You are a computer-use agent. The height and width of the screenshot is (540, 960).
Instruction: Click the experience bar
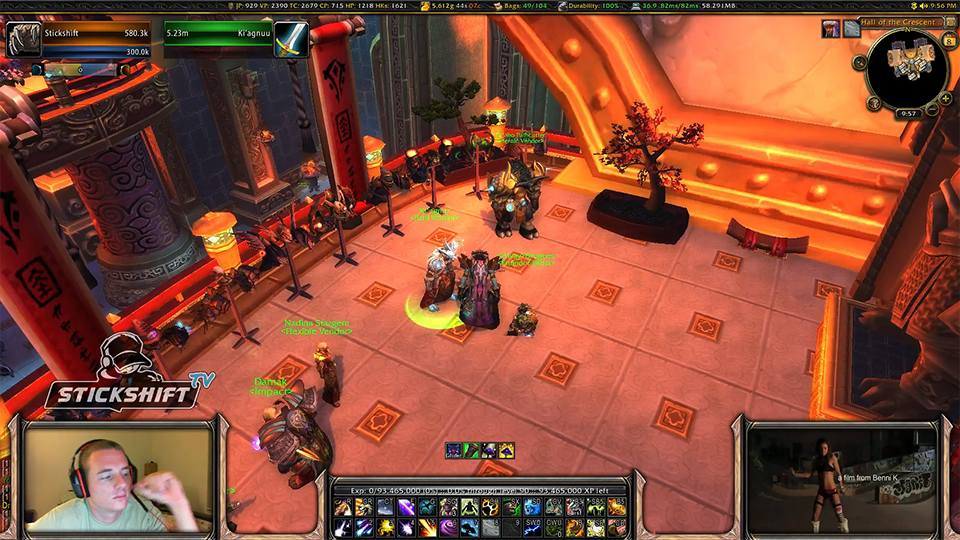(x=480, y=490)
